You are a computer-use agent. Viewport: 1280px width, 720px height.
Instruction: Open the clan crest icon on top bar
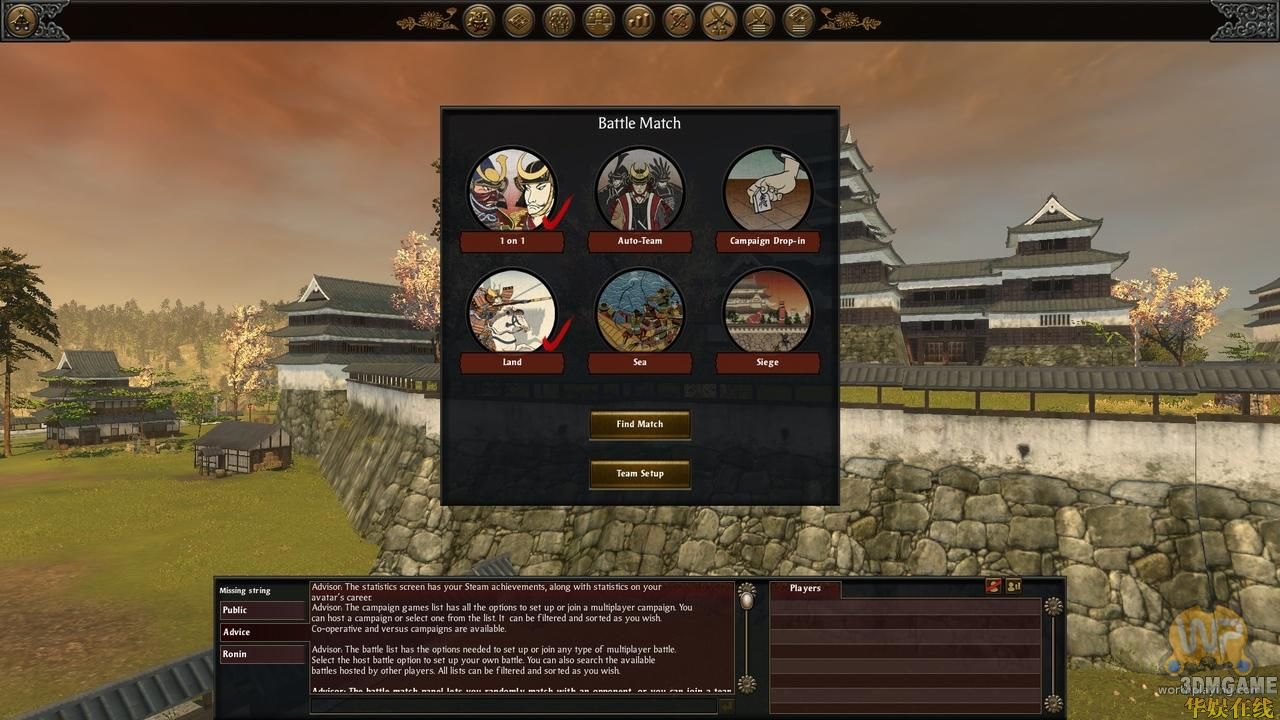point(517,20)
